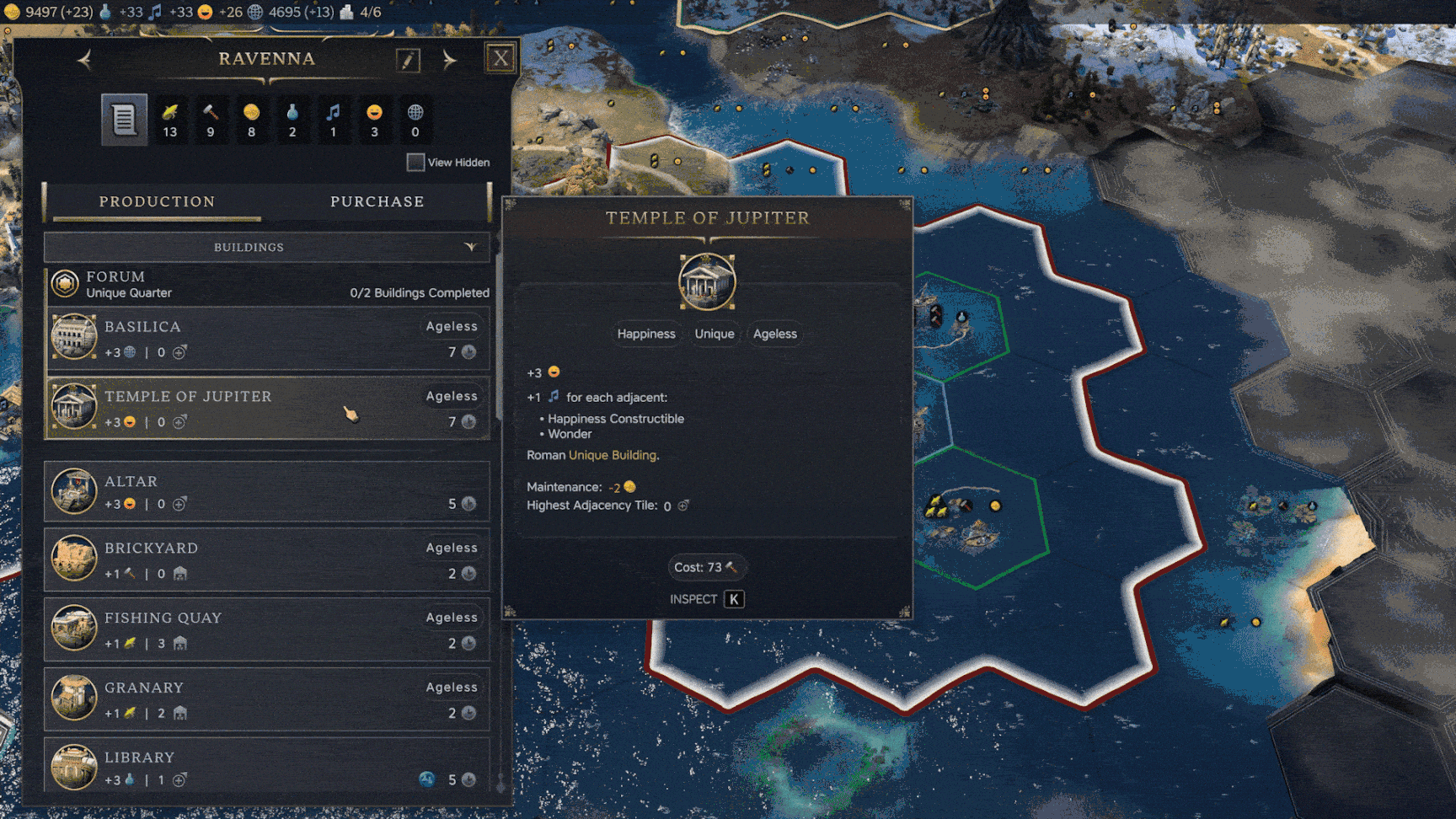Close the Ravenna city panel
The image size is (1456, 819).
[500, 58]
